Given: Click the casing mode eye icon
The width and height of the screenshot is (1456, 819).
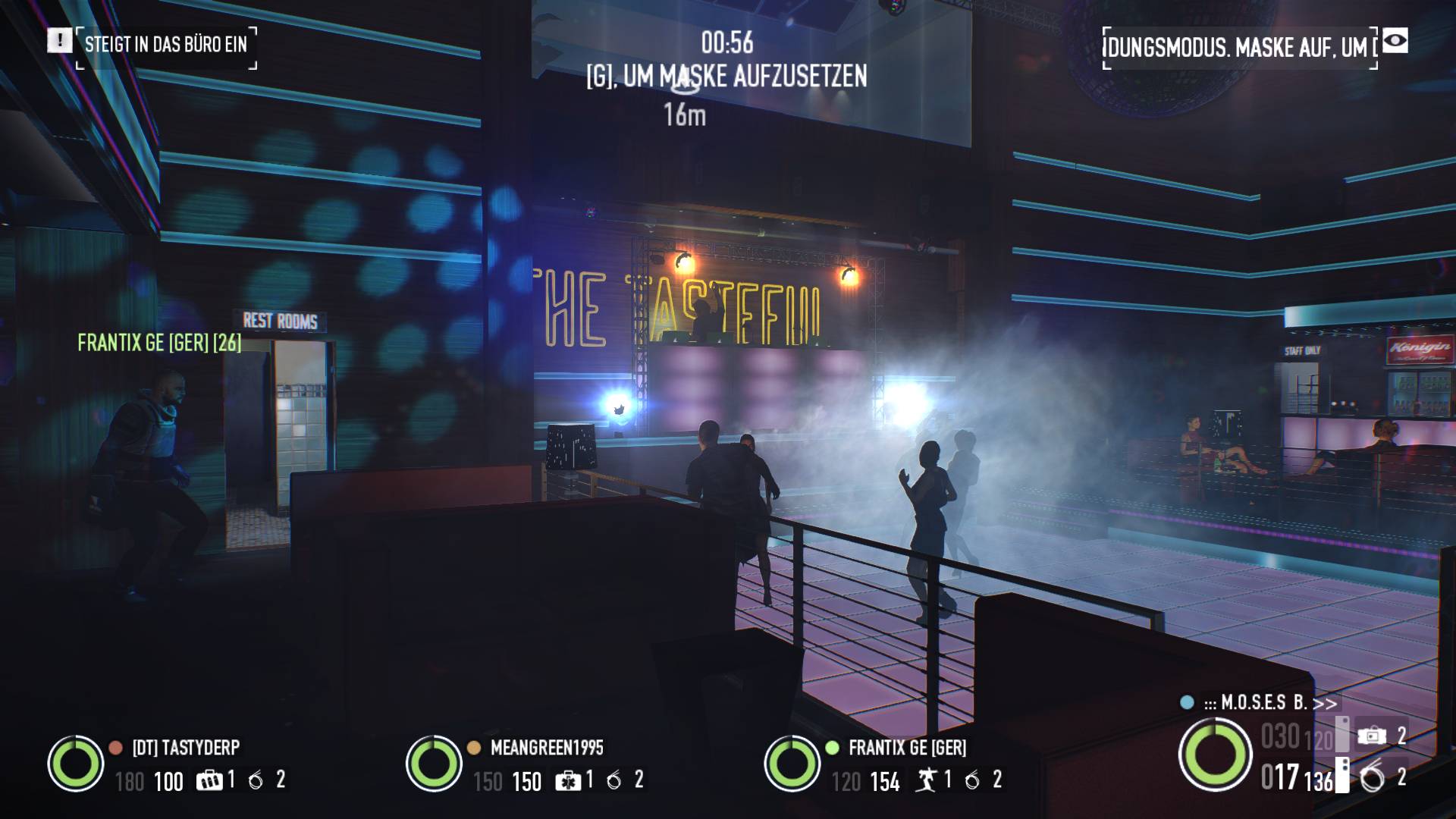Looking at the screenshot, I should pyautogui.click(x=1395, y=41).
